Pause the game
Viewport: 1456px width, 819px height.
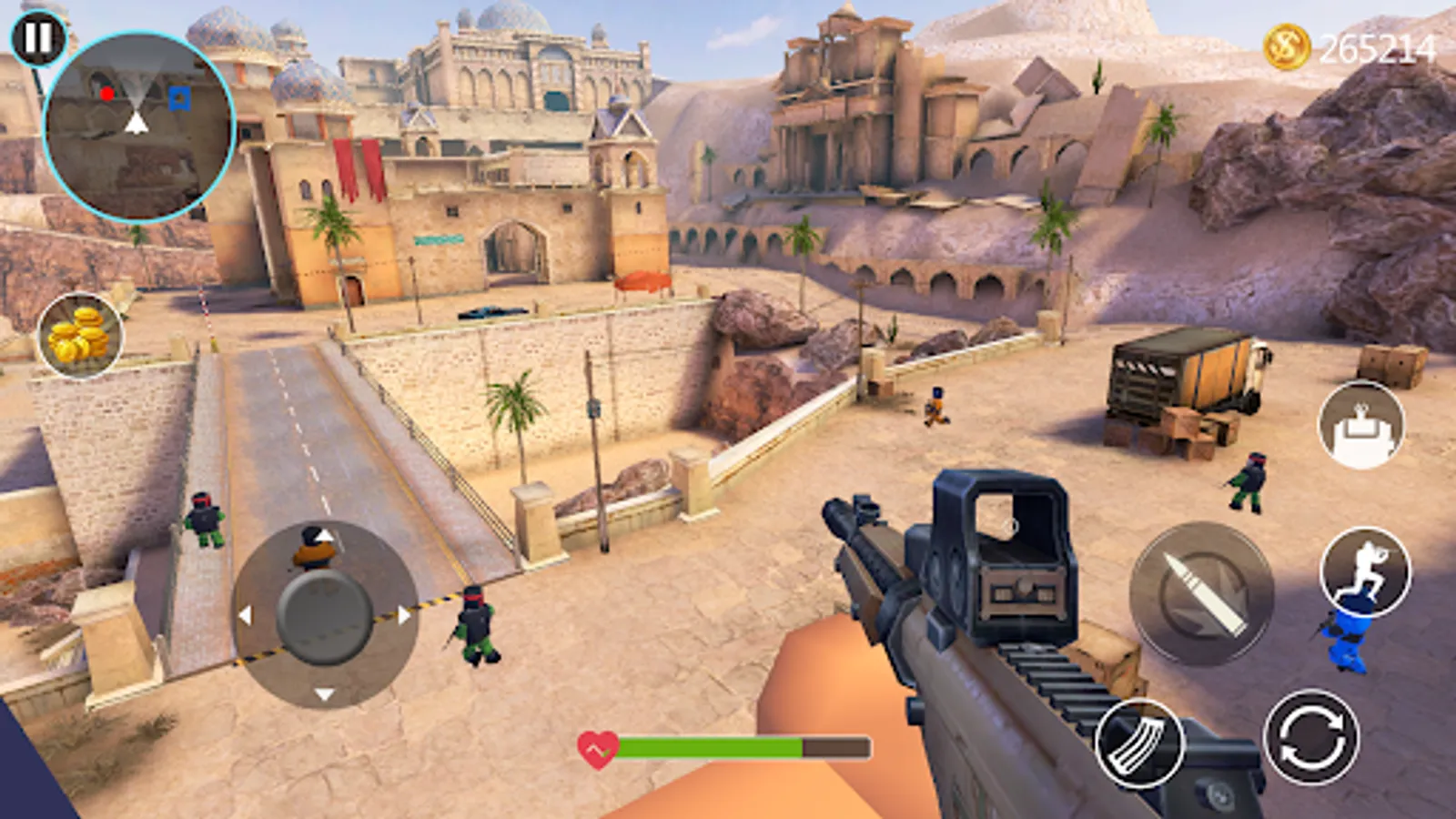click(38, 38)
